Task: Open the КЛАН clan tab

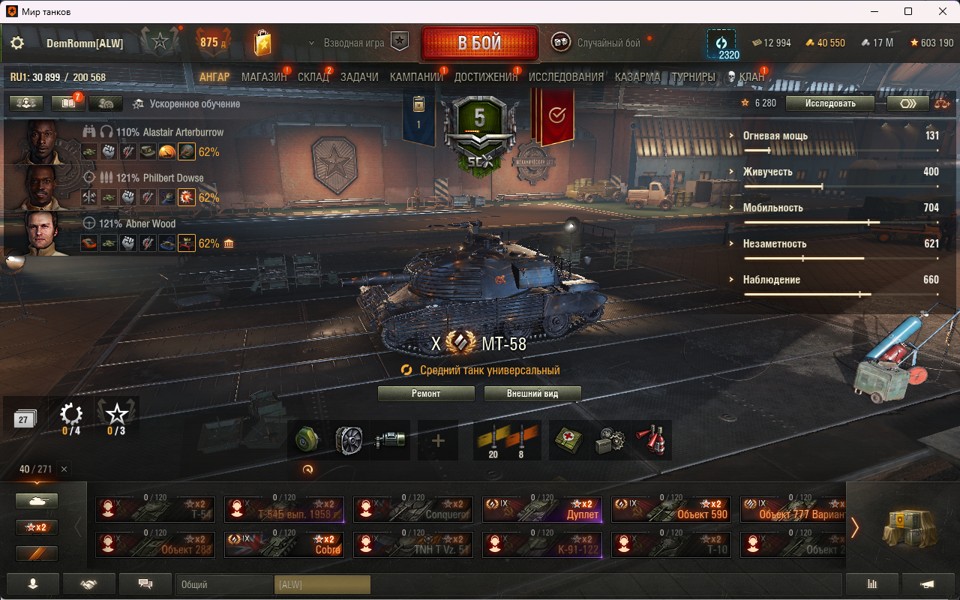Action: click(752, 77)
